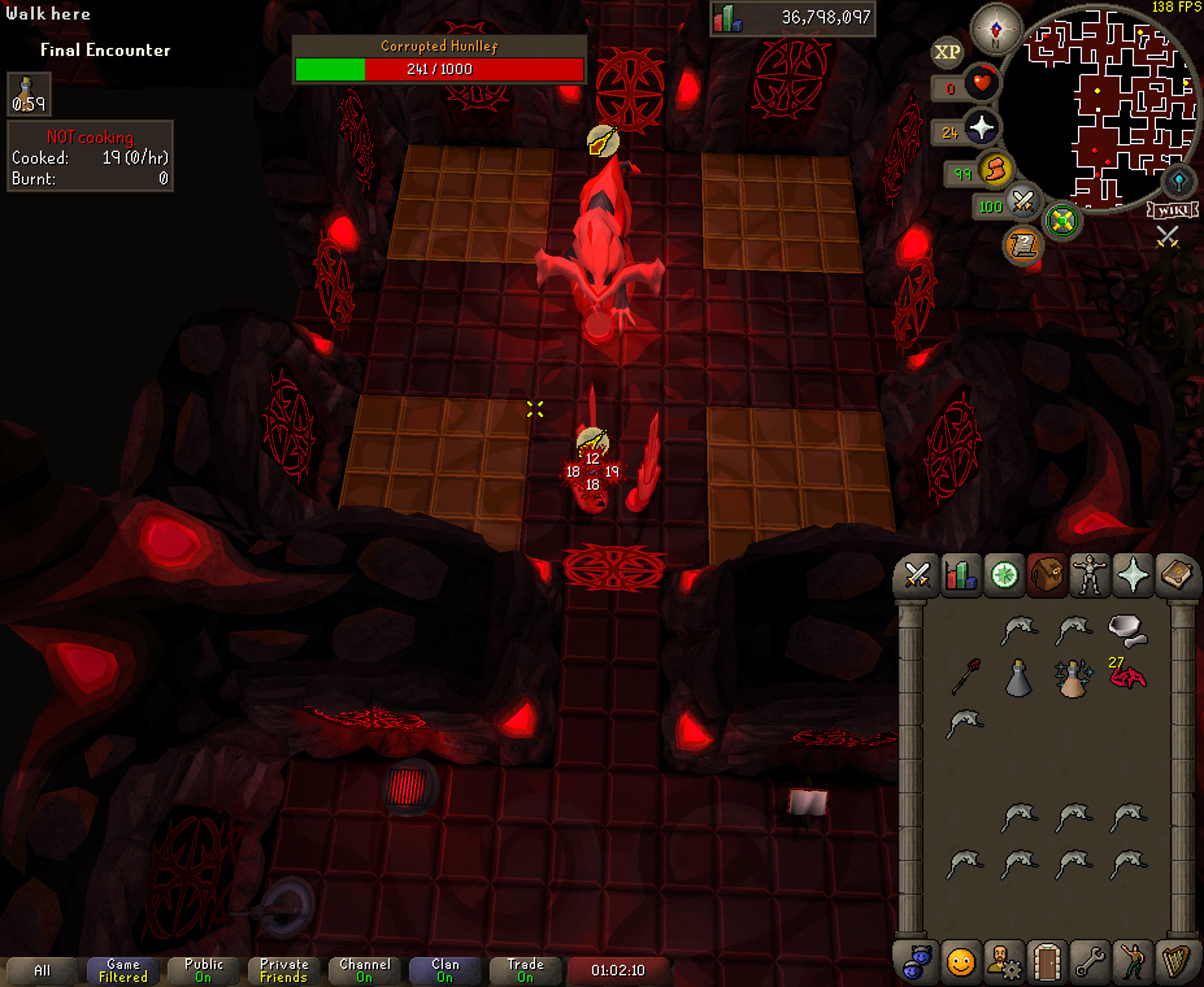Open the Quest list tab
Screen dimensions: 1204x987
point(1003,575)
